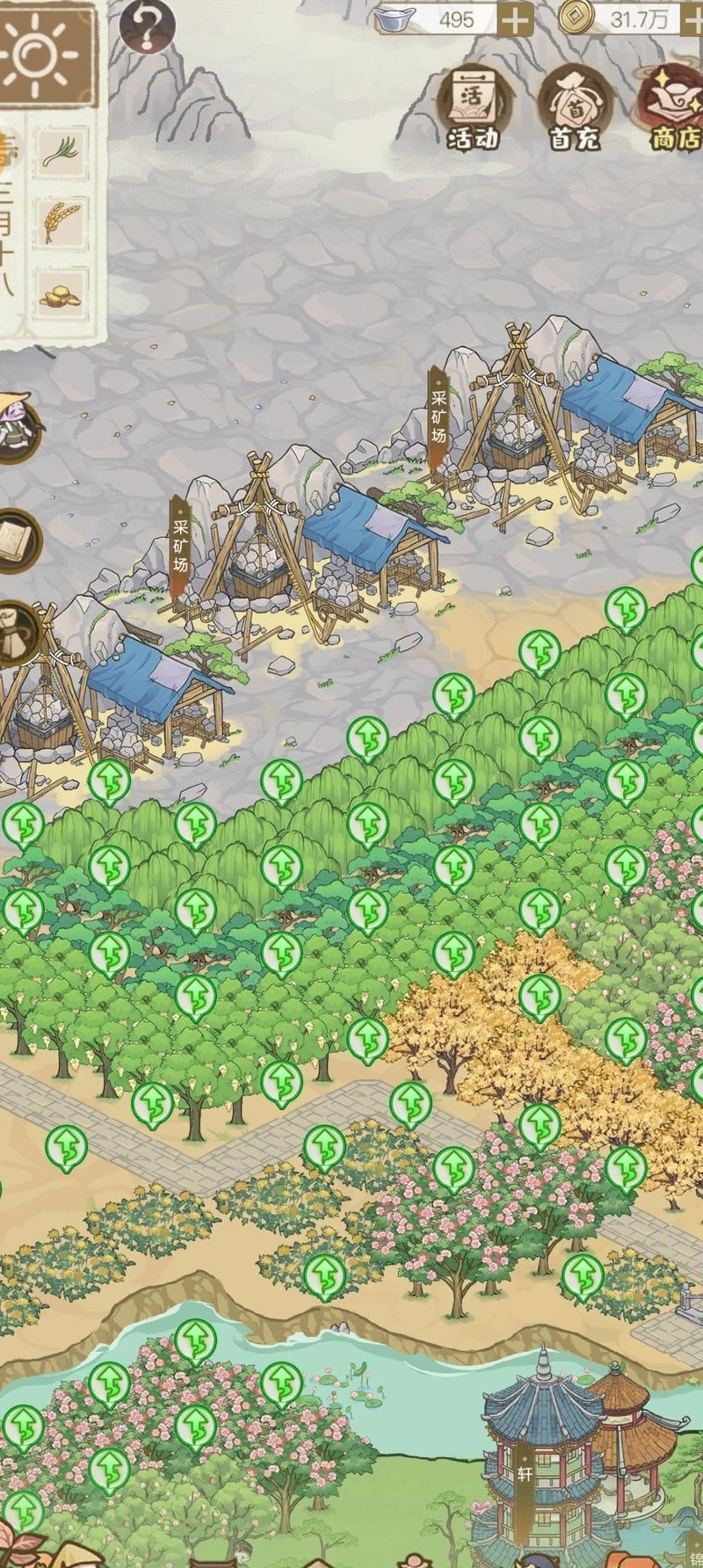The height and width of the screenshot is (1568, 703).
Task: Open the question mark help button
Action: (x=147, y=25)
